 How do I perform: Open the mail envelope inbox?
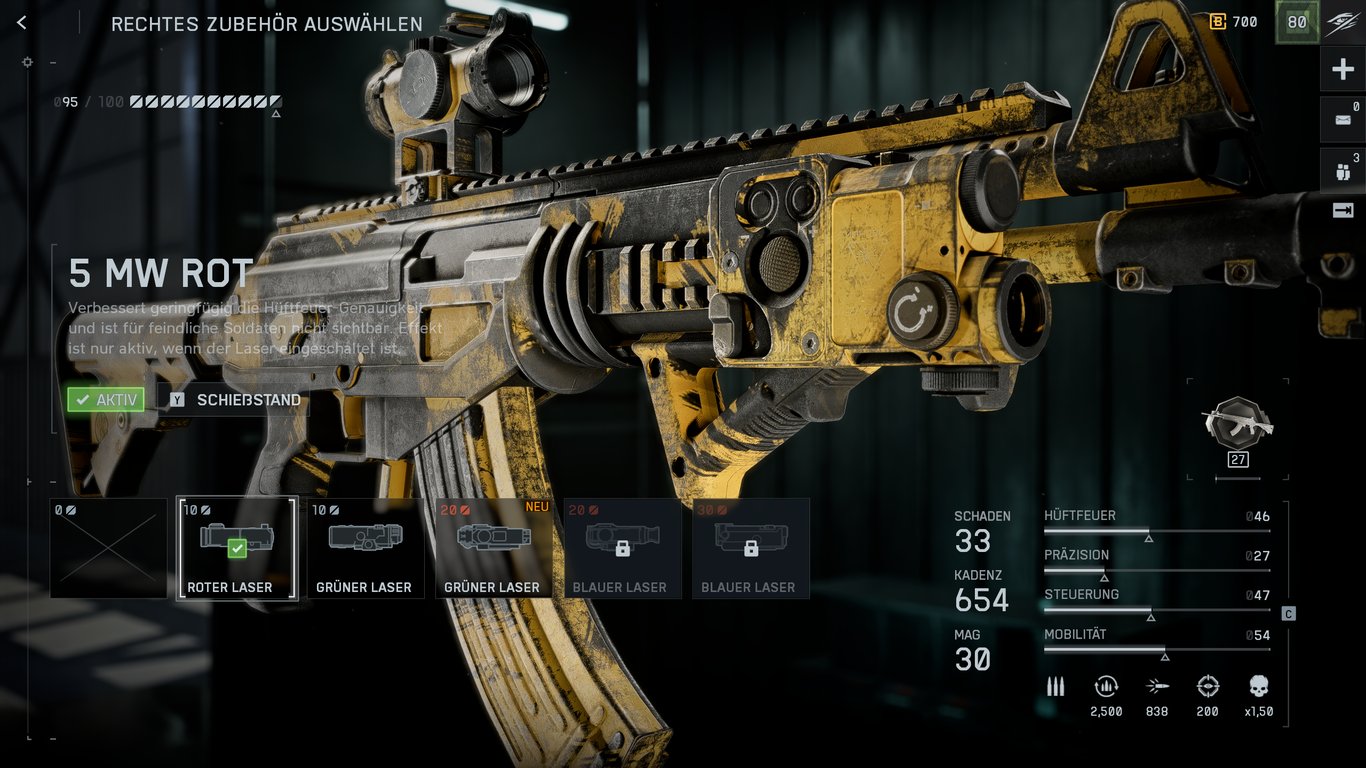1342,120
